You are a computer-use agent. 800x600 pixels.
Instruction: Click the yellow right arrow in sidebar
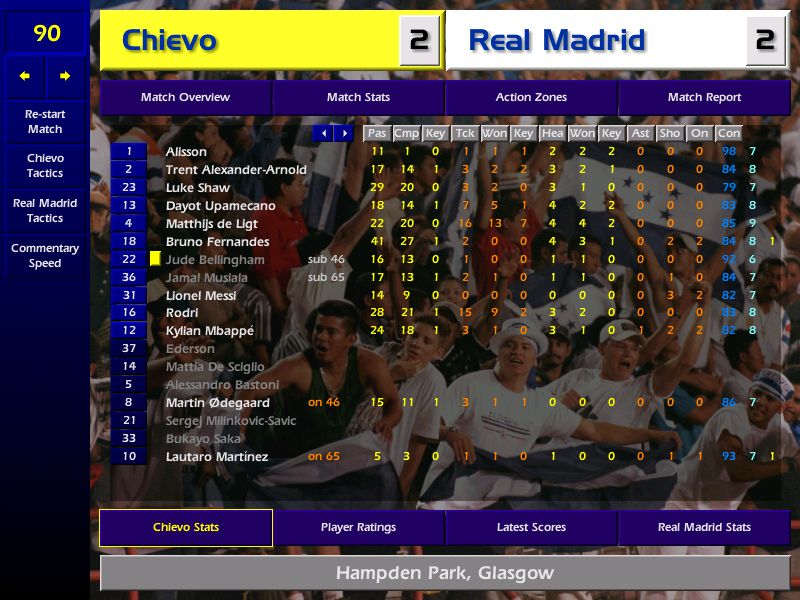point(65,76)
